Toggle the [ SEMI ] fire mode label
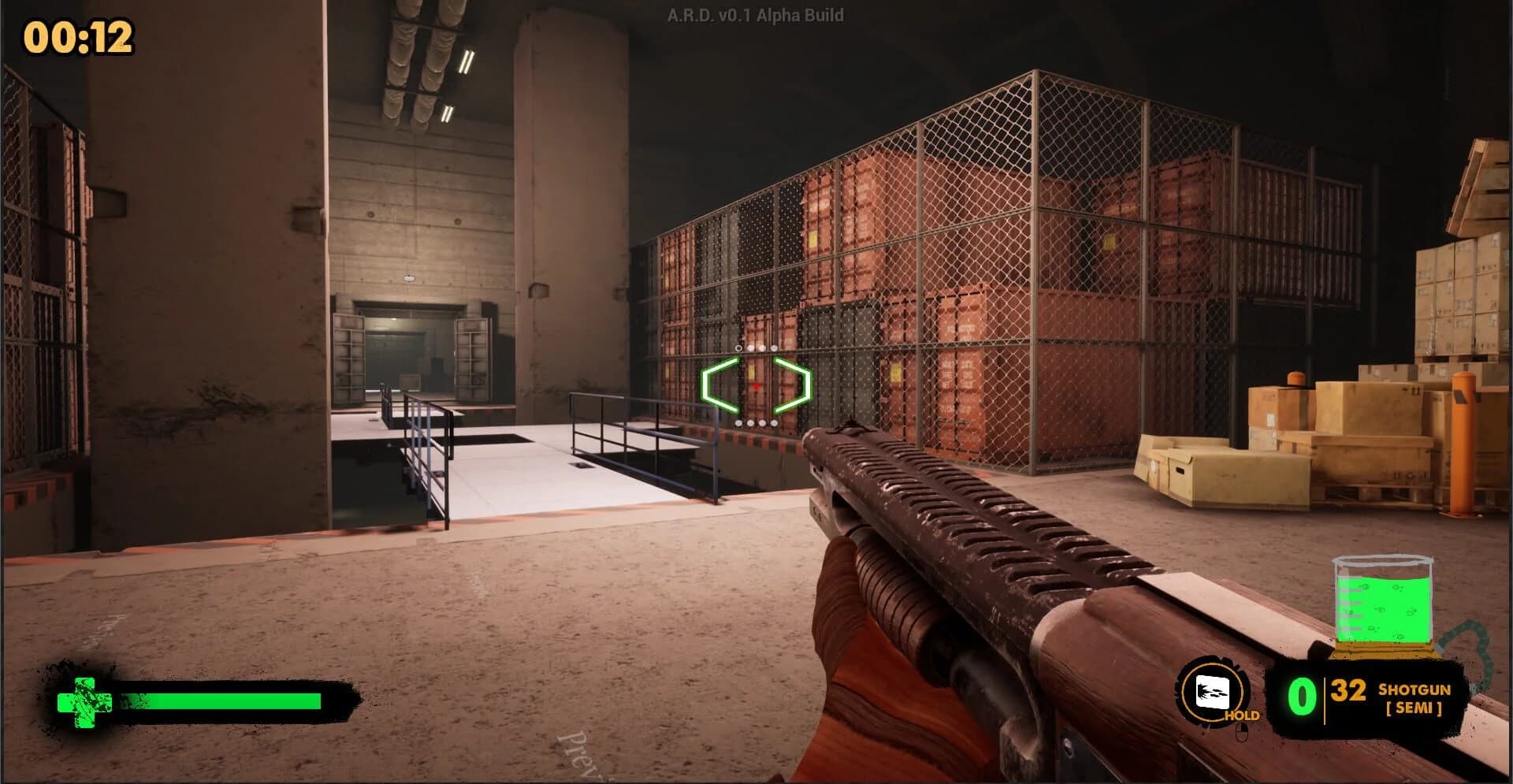 (1414, 708)
